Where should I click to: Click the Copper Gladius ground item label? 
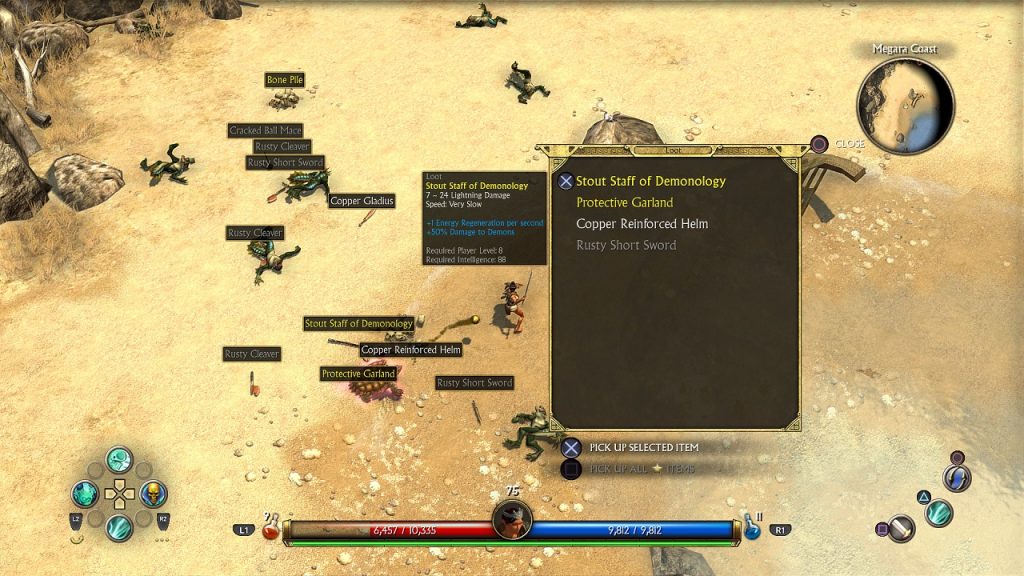pos(362,201)
